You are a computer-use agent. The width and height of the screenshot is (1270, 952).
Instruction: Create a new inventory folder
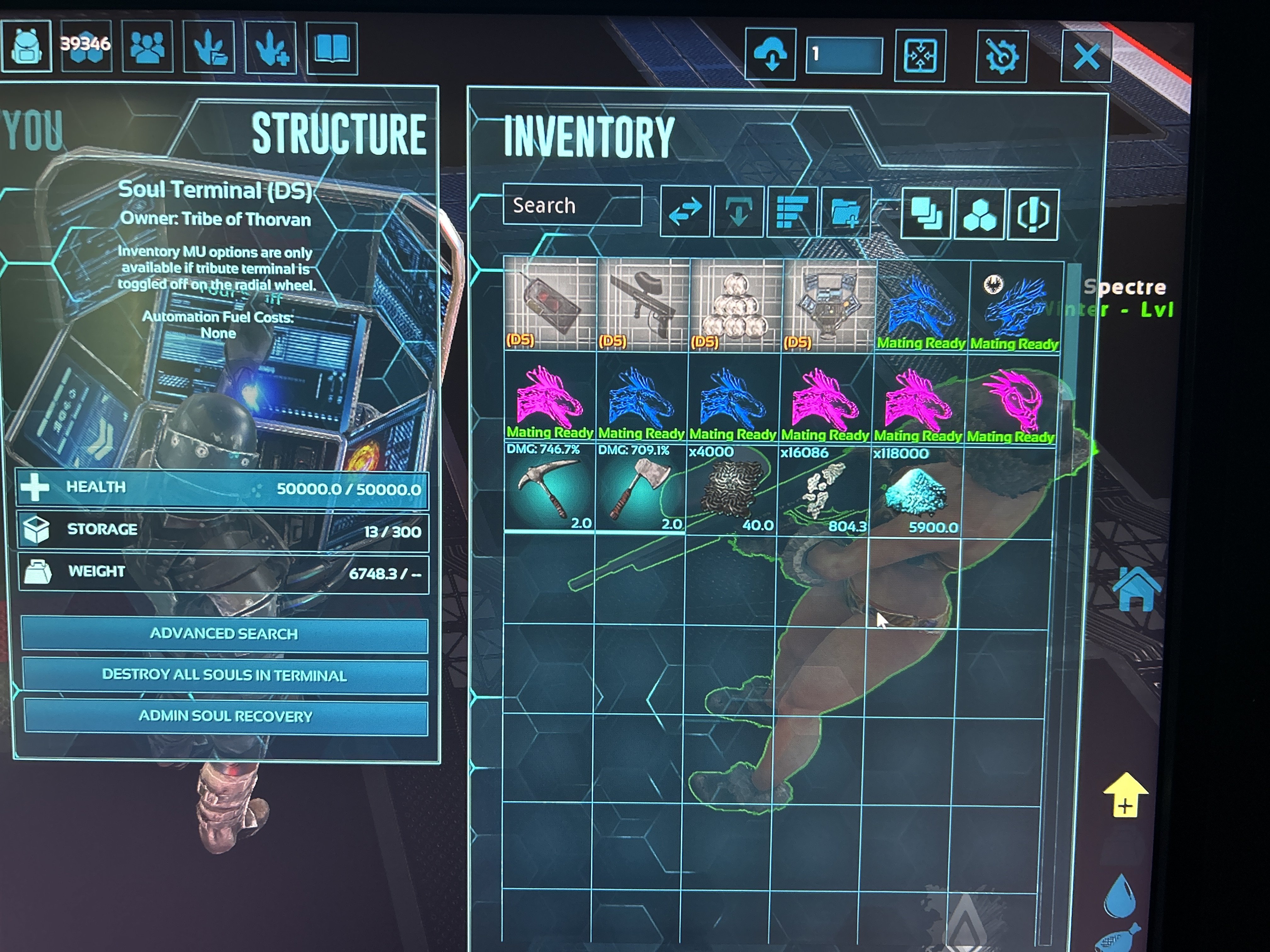845,212
